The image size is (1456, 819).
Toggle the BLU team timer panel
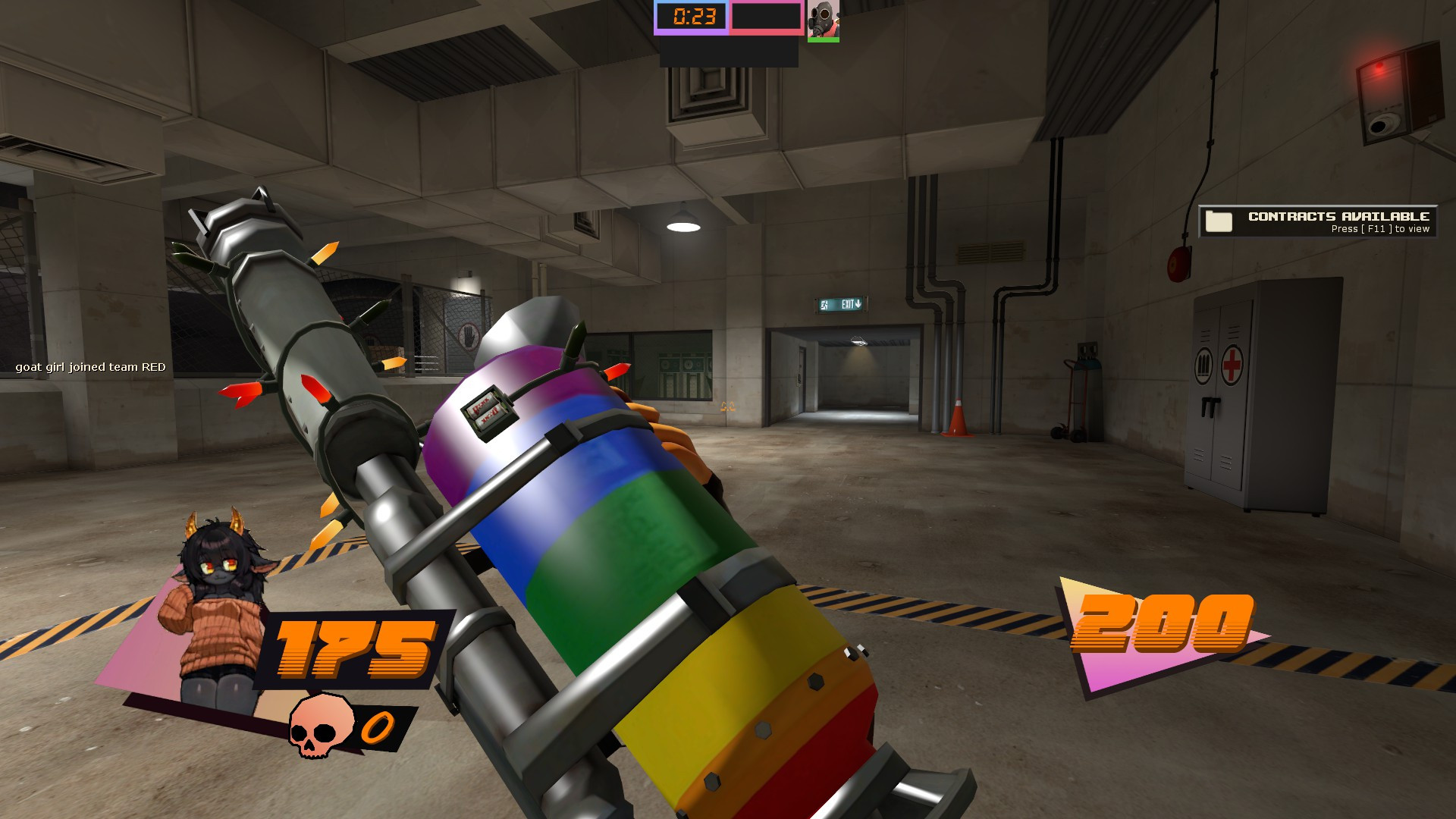pos(692,16)
